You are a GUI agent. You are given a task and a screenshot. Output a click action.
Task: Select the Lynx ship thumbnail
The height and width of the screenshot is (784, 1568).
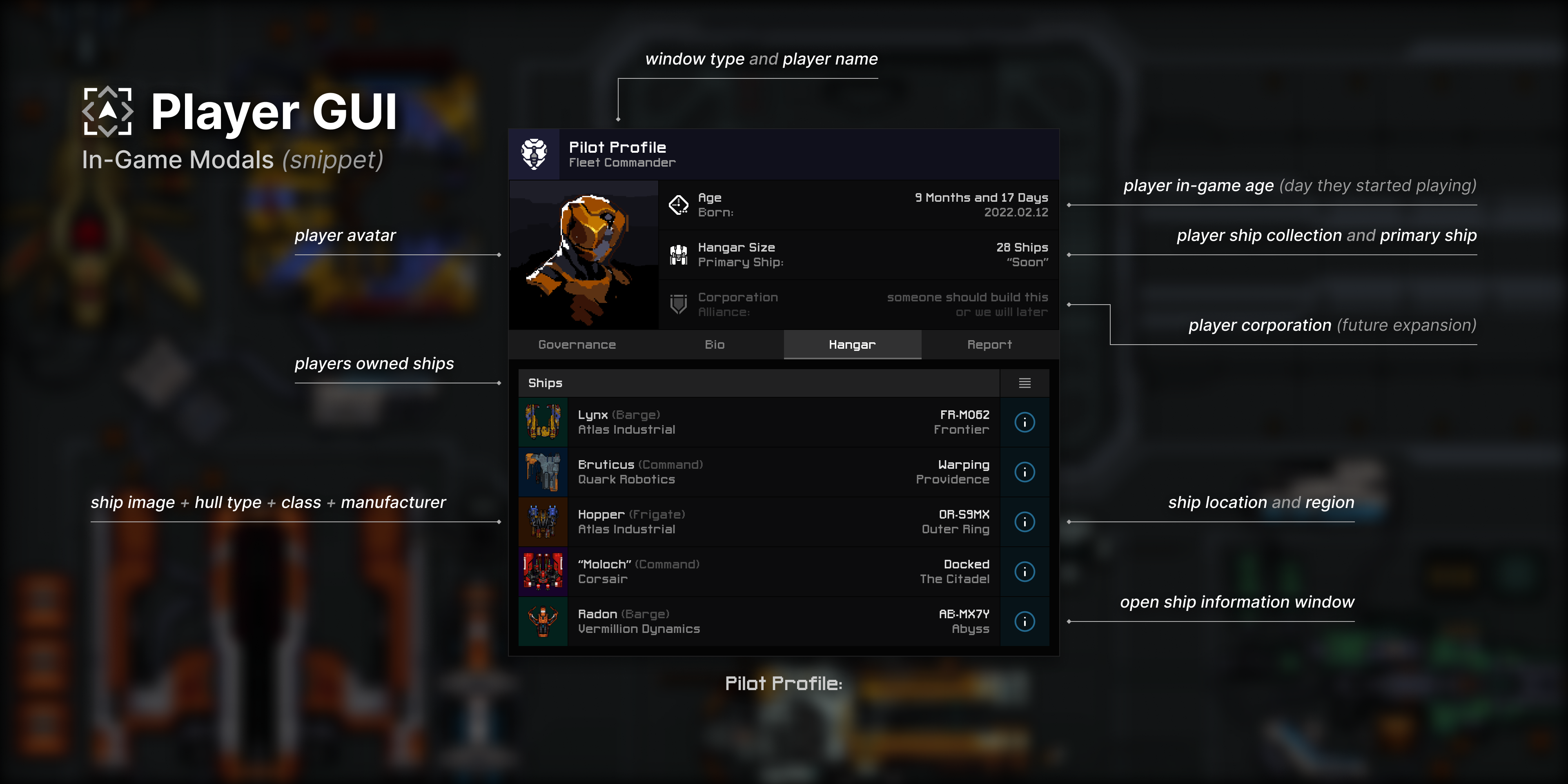point(542,422)
